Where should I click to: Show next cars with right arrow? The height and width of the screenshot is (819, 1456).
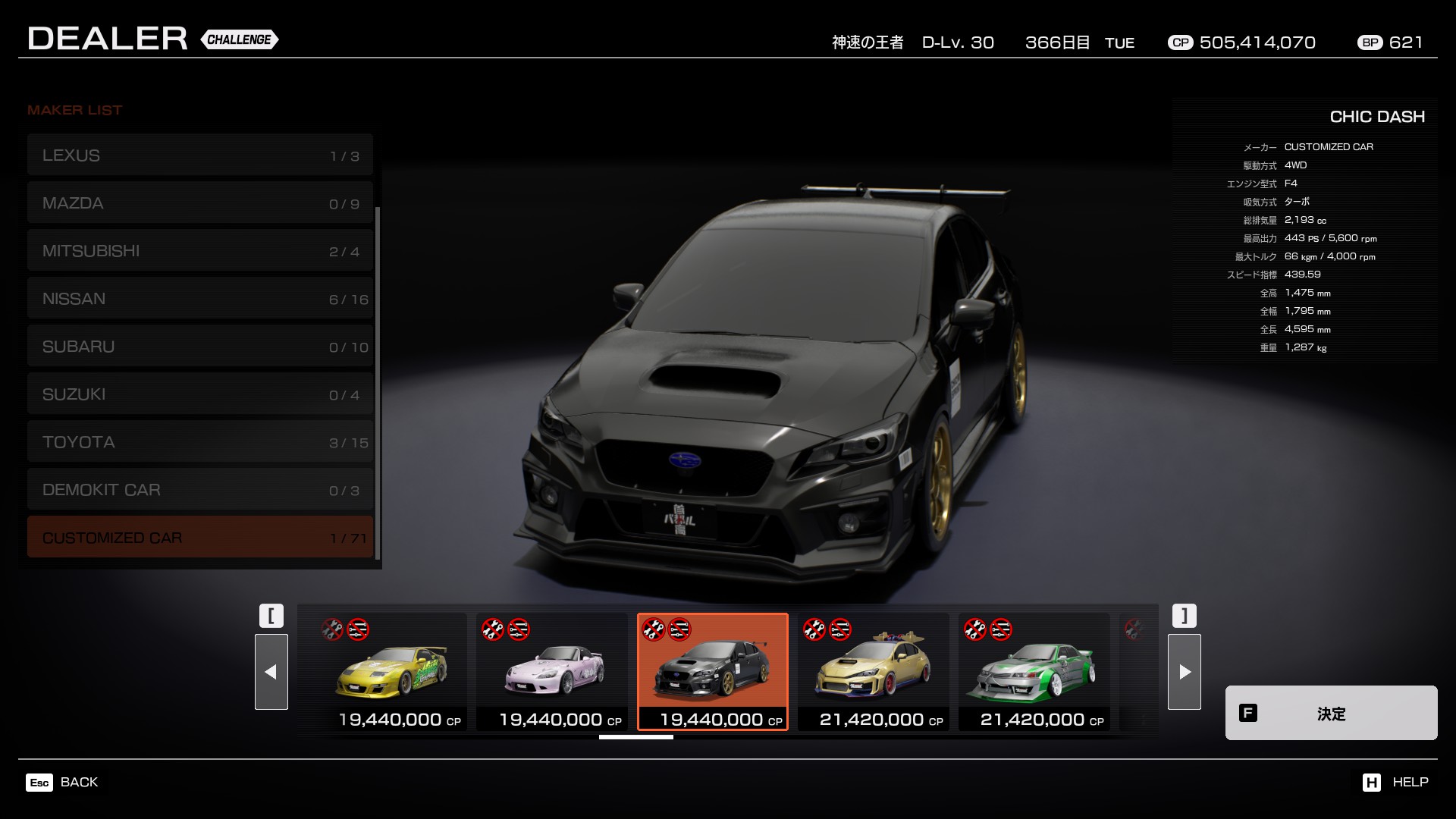pos(1185,672)
